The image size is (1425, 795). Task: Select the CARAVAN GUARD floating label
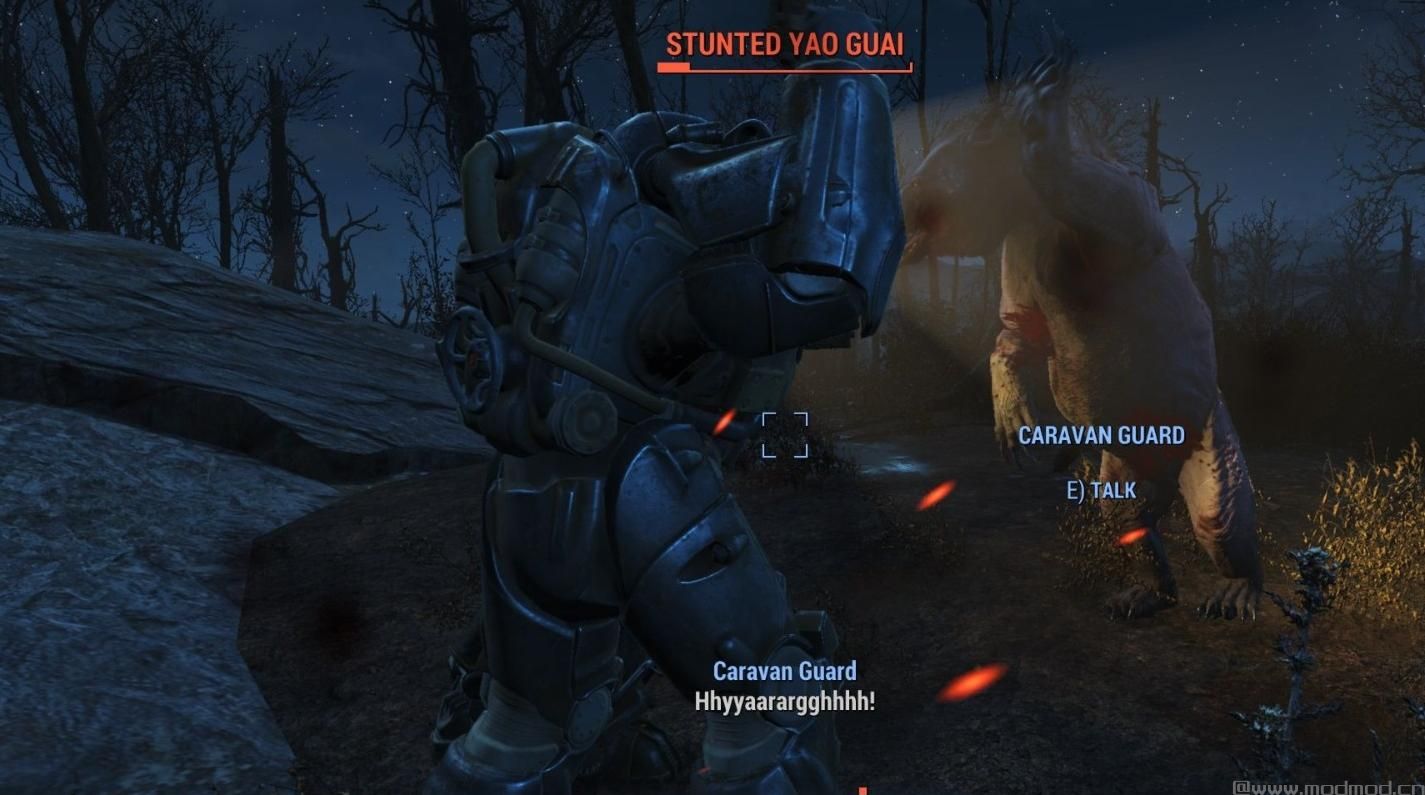pyautogui.click(x=1101, y=435)
